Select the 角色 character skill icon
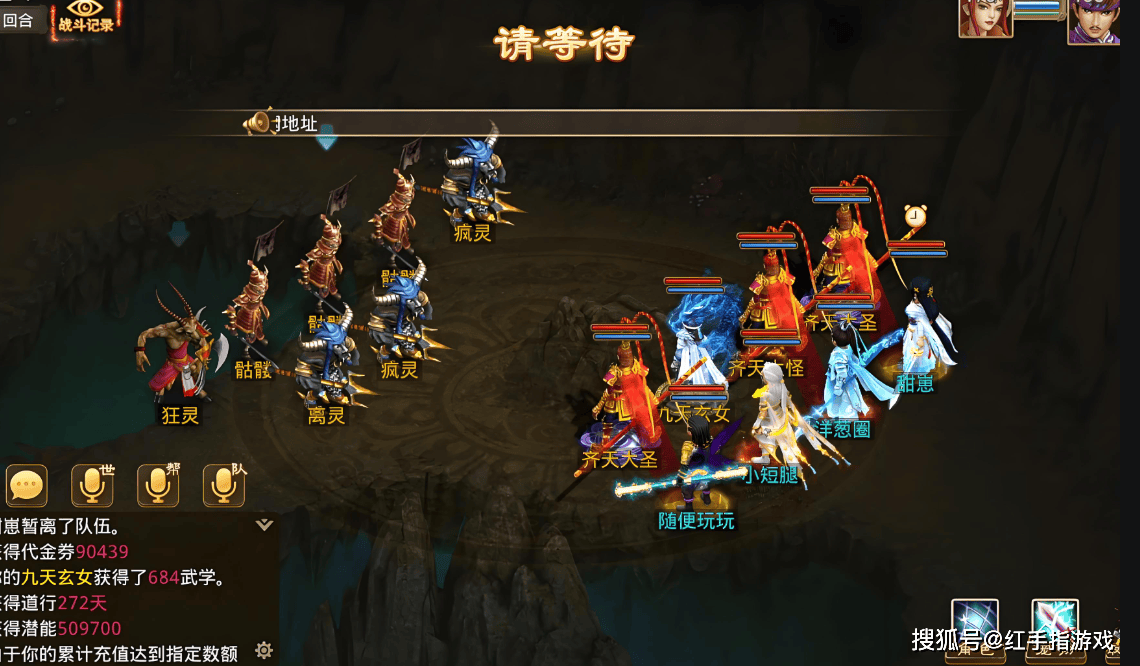Image resolution: width=1140 pixels, height=666 pixels. pos(974,624)
